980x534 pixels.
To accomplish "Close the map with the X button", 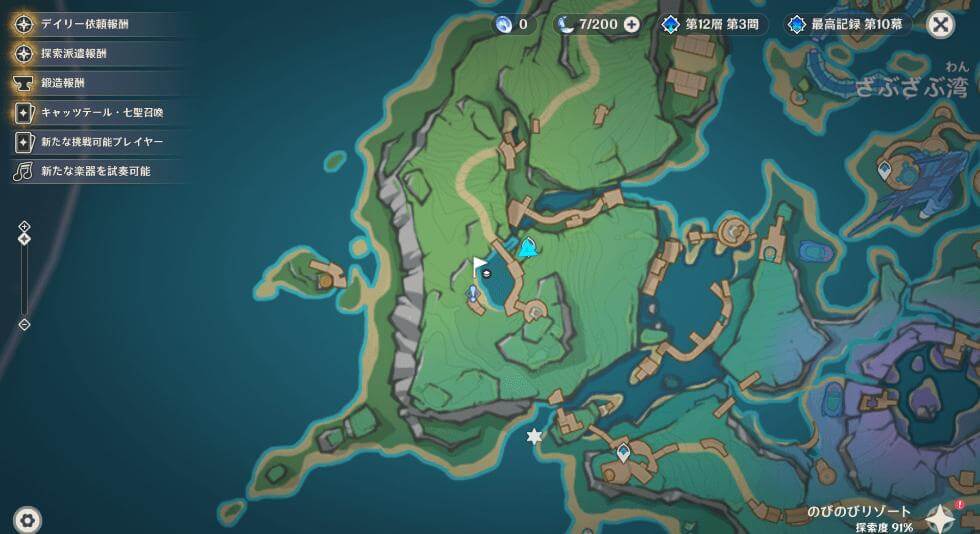I will coord(940,24).
